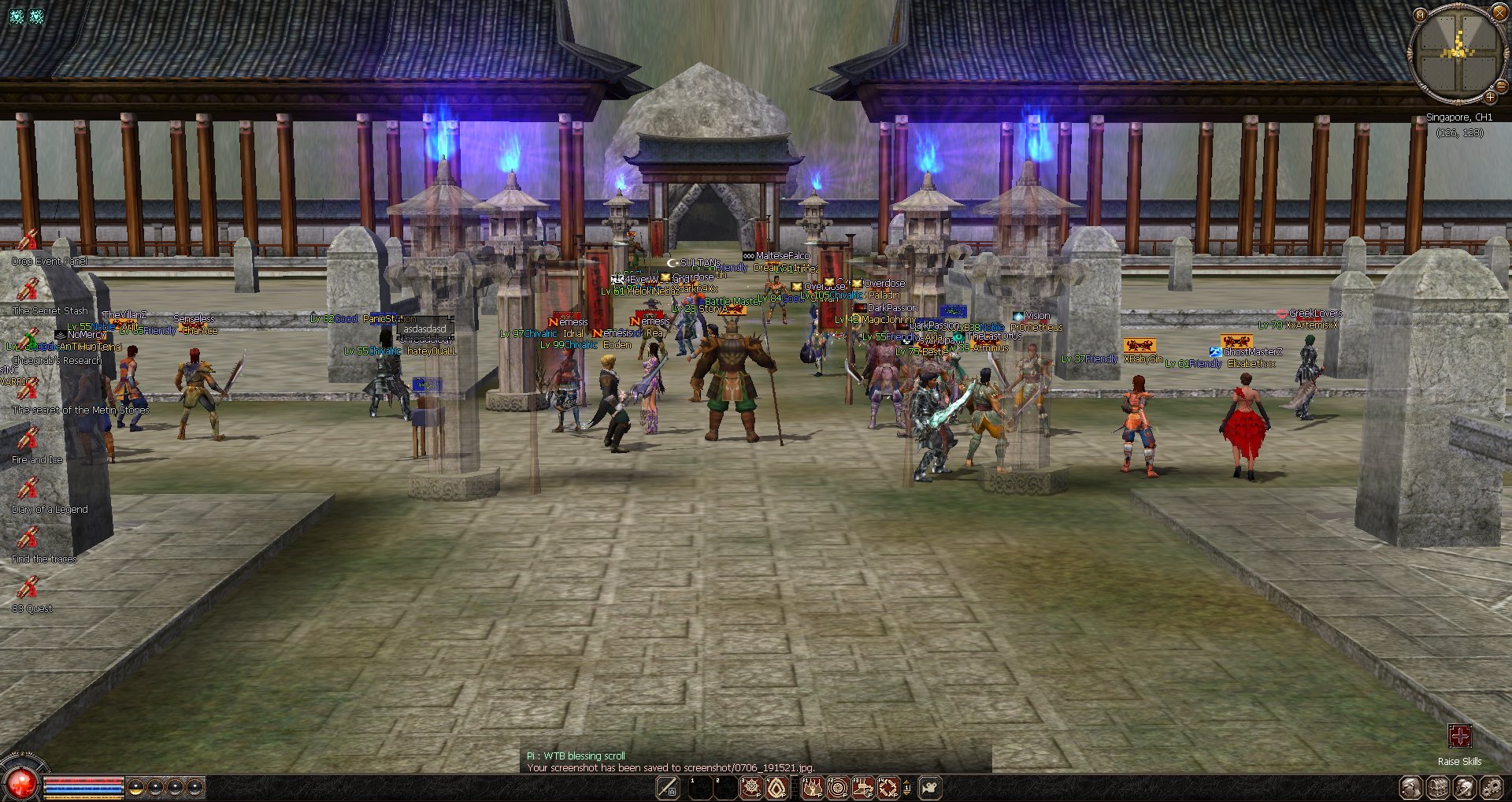Screen dimensions: 1512x802
Task: Close the minimap with the X button
Action: [1499, 11]
